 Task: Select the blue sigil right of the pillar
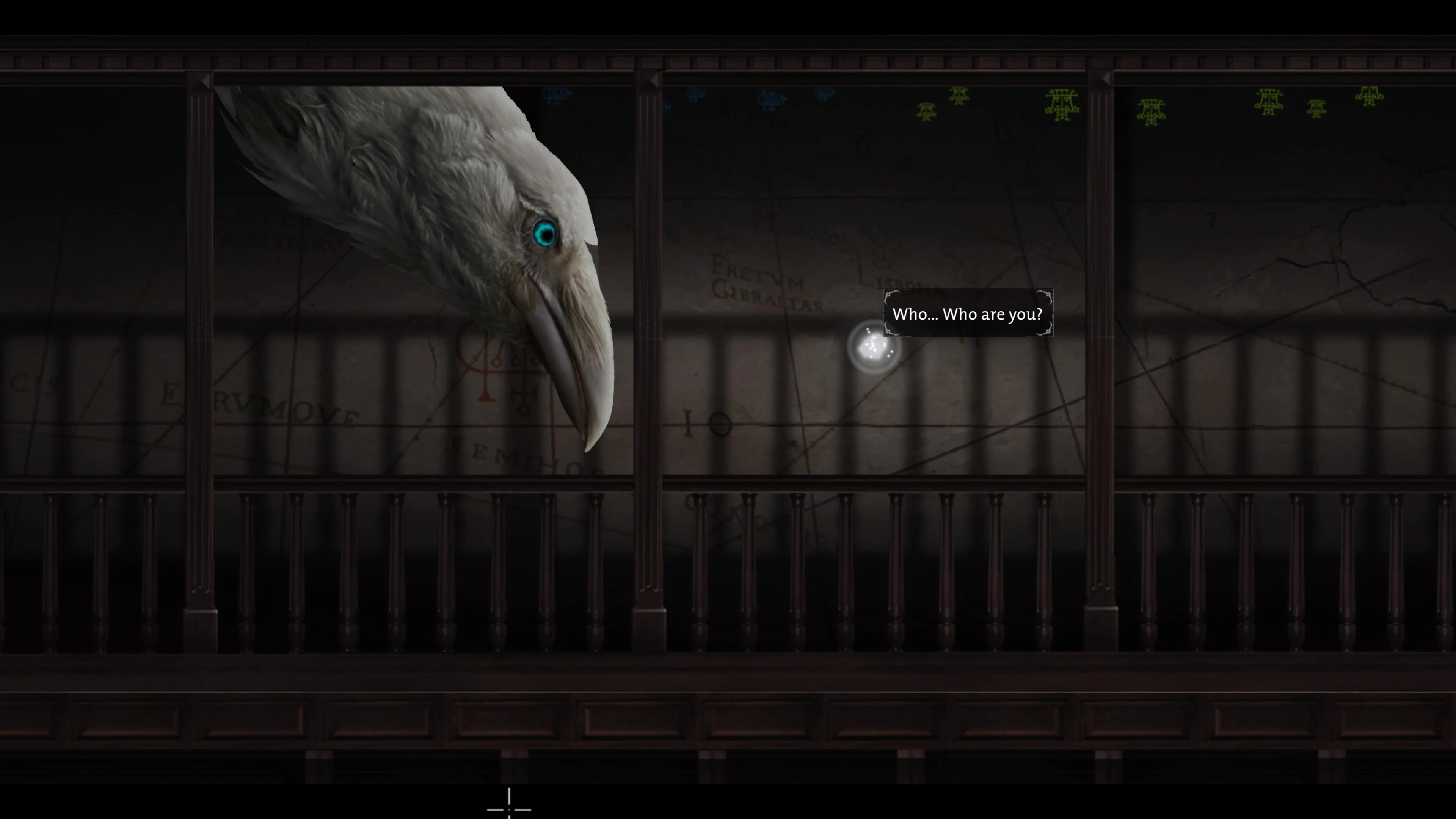click(x=697, y=95)
